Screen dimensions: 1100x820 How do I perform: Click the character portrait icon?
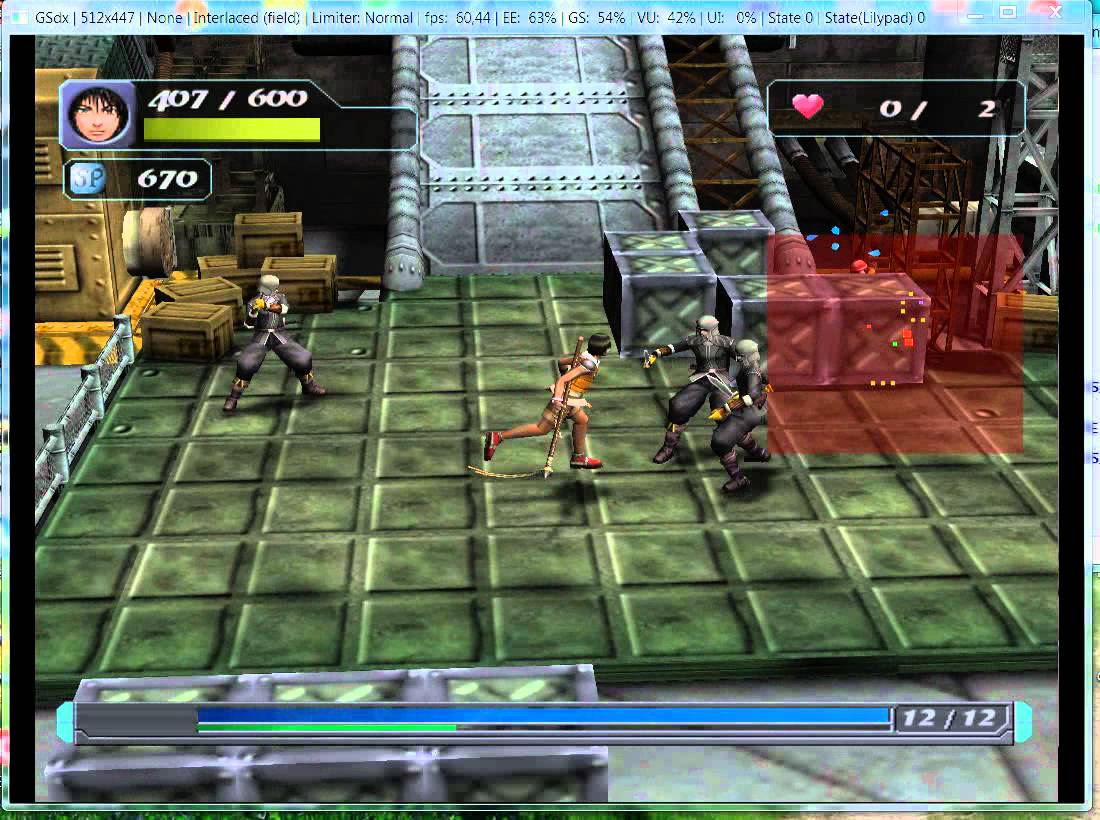pyautogui.click(x=99, y=115)
